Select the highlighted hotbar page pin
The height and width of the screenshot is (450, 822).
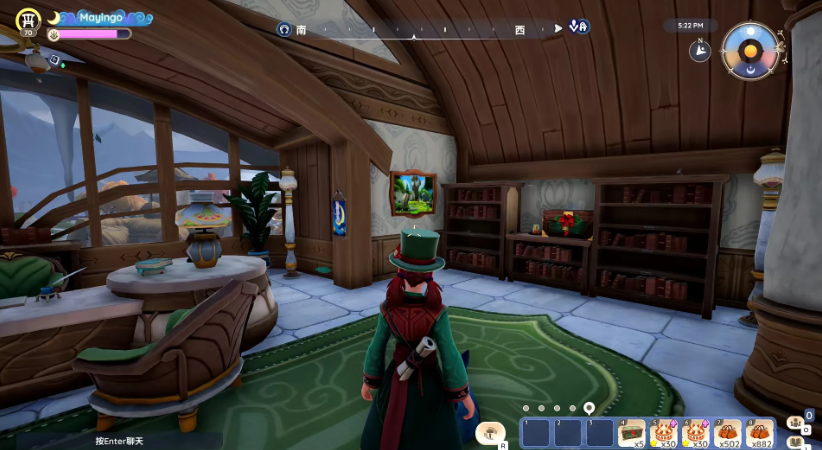pyautogui.click(x=589, y=408)
